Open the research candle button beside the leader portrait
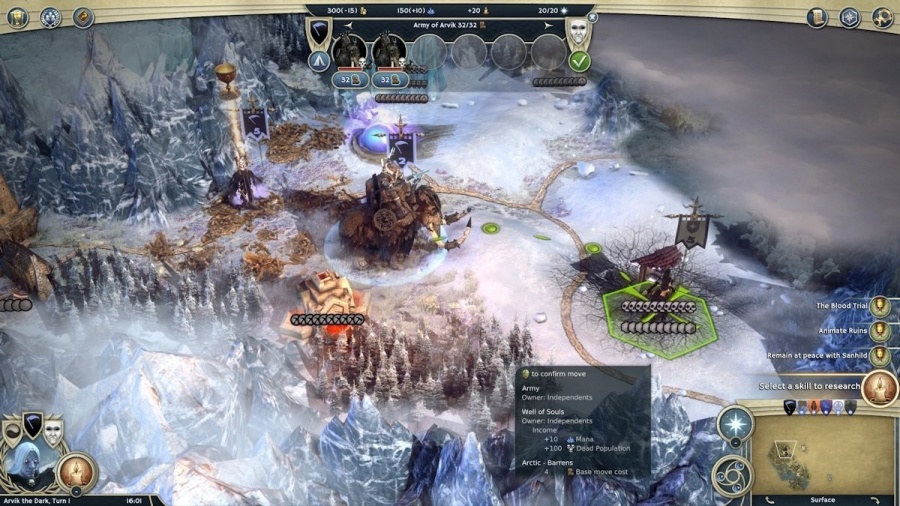The width and height of the screenshot is (900, 506). point(76,472)
